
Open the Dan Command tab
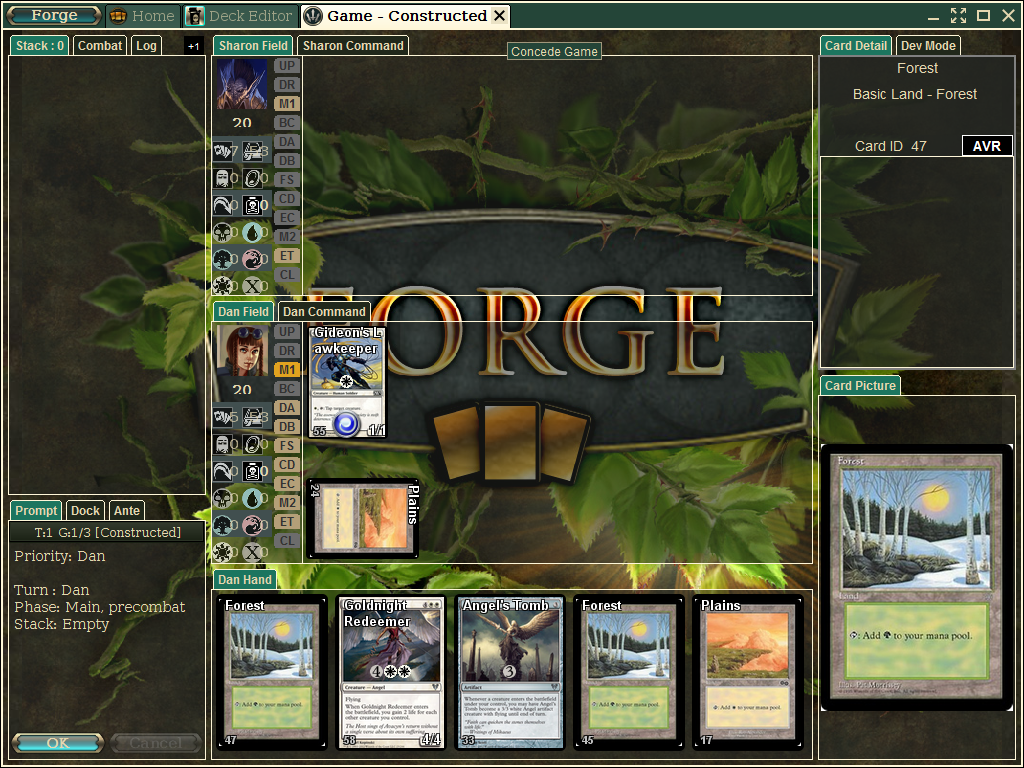pos(324,311)
